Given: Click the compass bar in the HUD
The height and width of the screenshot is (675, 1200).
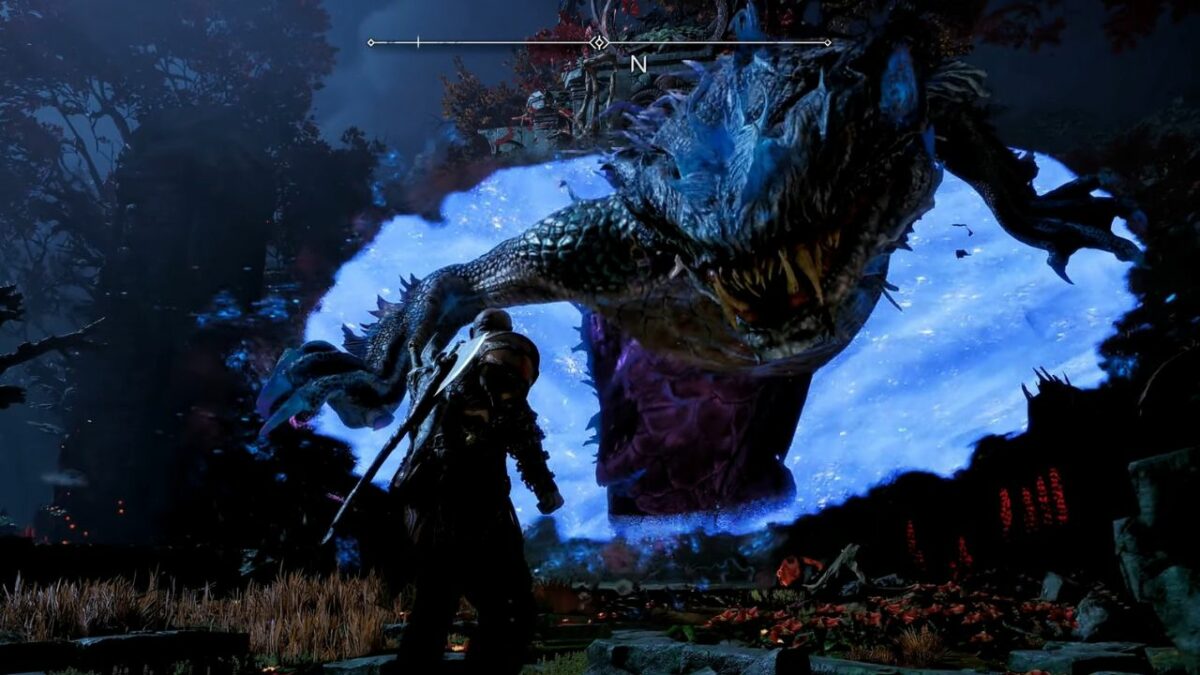Looking at the screenshot, I should pyautogui.click(x=599, y=43).
